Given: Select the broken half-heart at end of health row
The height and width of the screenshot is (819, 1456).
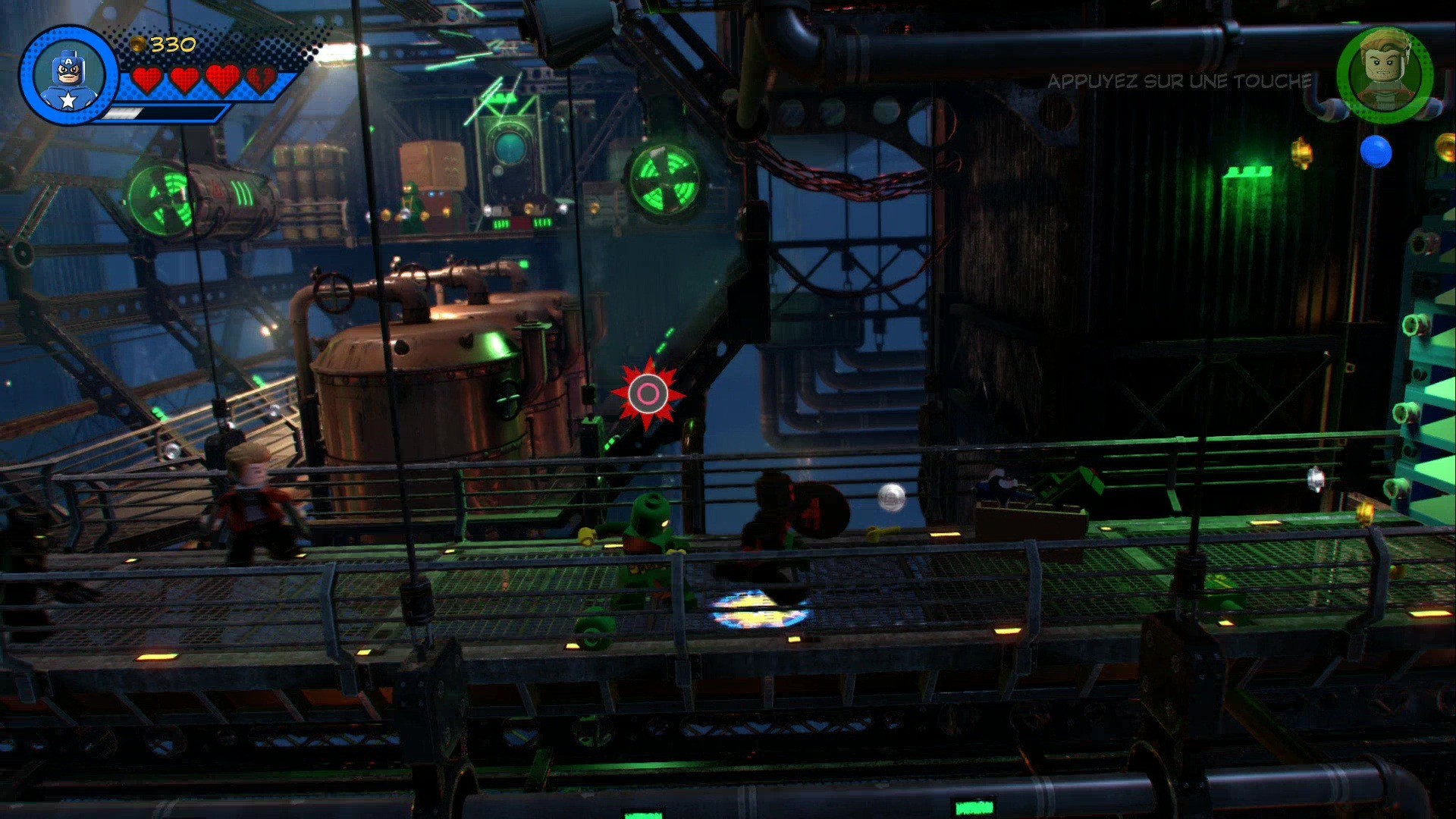Looking at the screenshot, I should [x=265, y=79].
